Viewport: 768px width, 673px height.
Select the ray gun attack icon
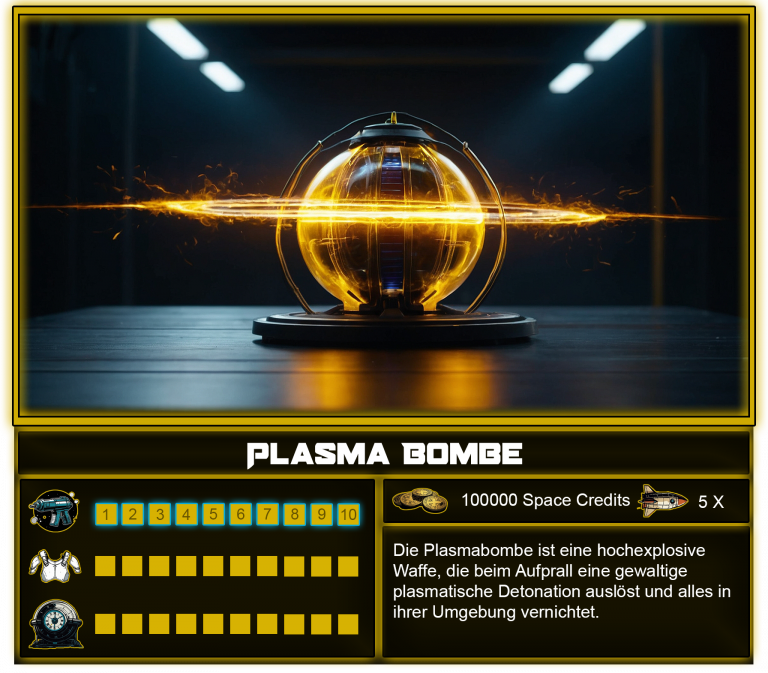coord(55,513)
